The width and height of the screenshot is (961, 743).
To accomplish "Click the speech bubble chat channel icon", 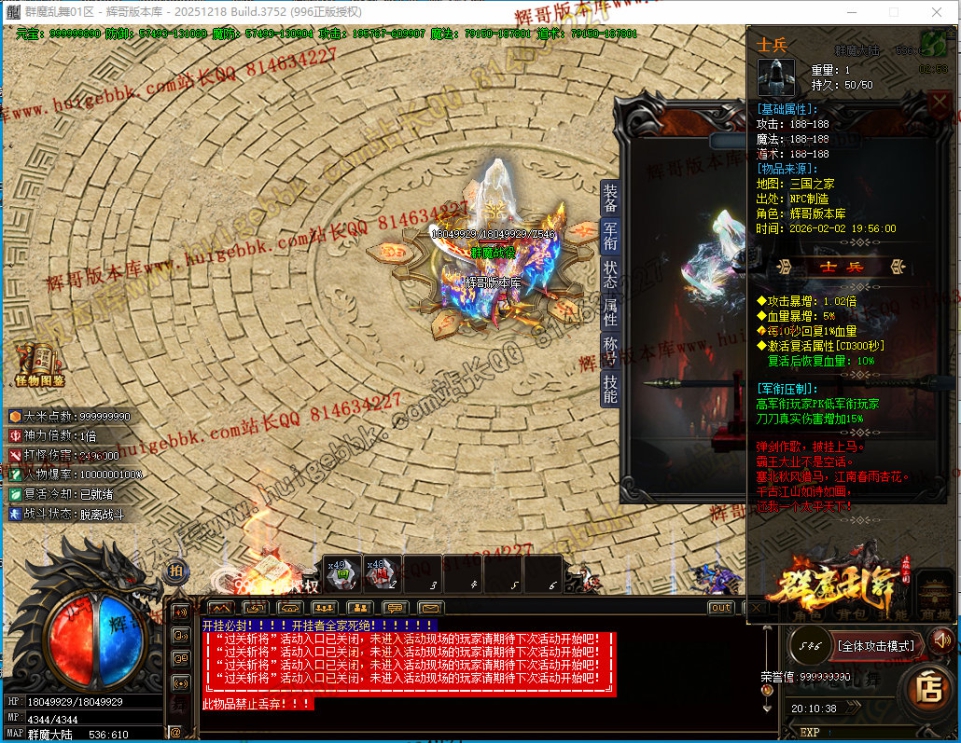I will click(x=396, y=607).
